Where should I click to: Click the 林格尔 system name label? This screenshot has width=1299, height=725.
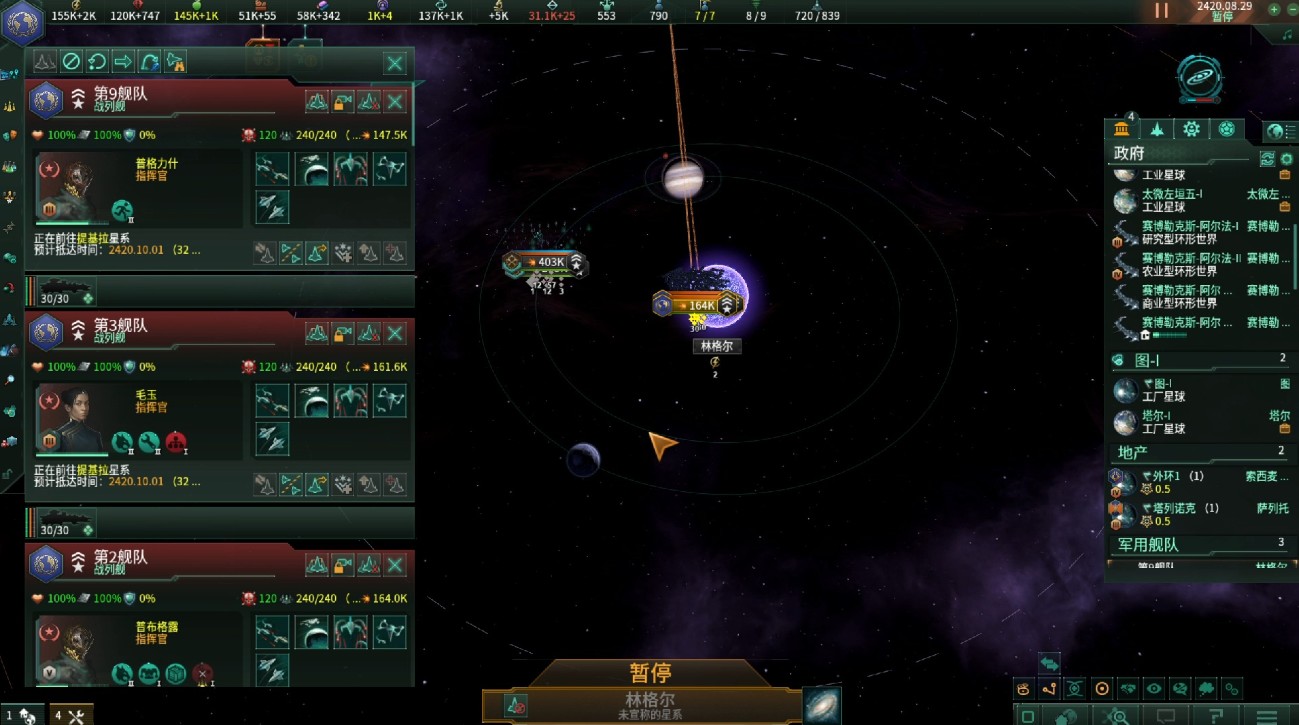click(716, 346)
